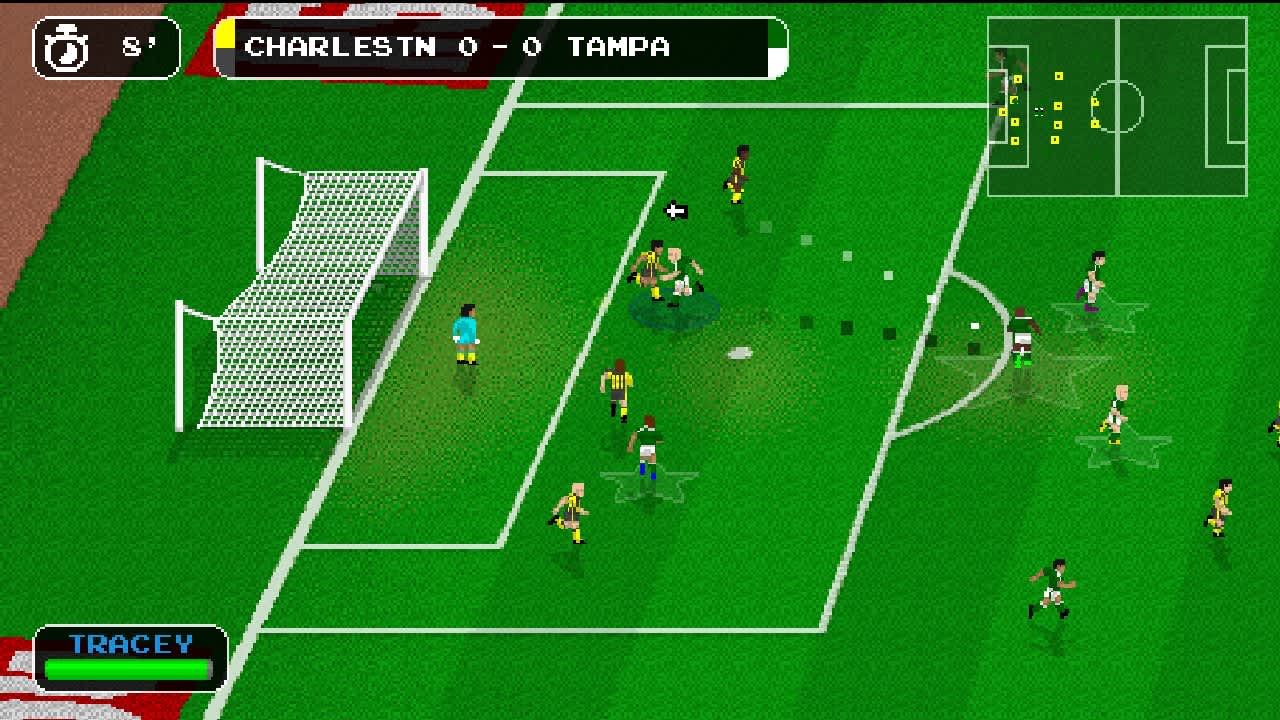Click Tracey's green stamina bar
The height and width of the screenshot is (720, 1280).
point(128,668)
